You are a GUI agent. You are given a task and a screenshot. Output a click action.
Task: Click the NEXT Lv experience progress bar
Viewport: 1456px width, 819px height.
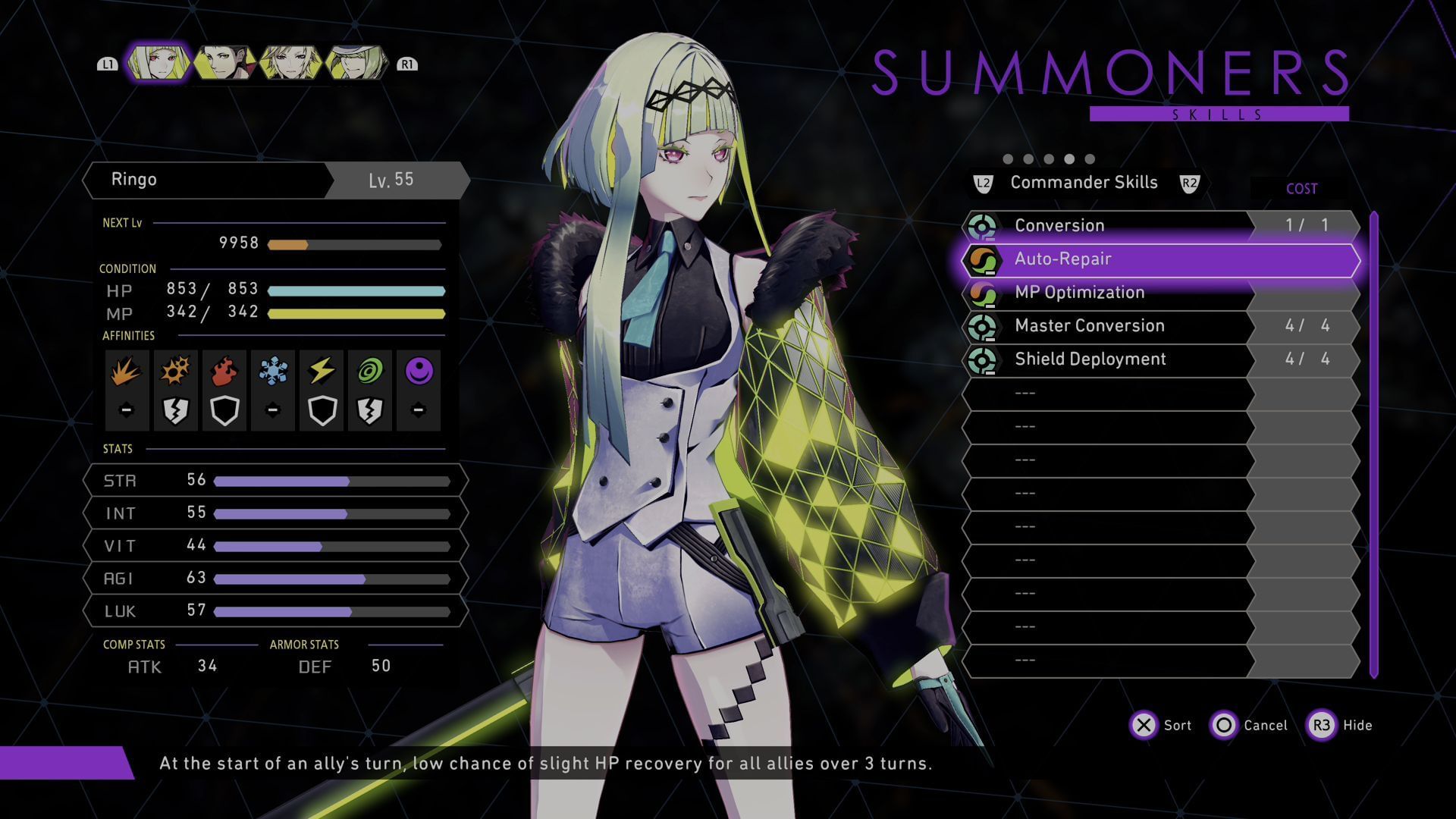pyautogui.click(x=356, y=244)
